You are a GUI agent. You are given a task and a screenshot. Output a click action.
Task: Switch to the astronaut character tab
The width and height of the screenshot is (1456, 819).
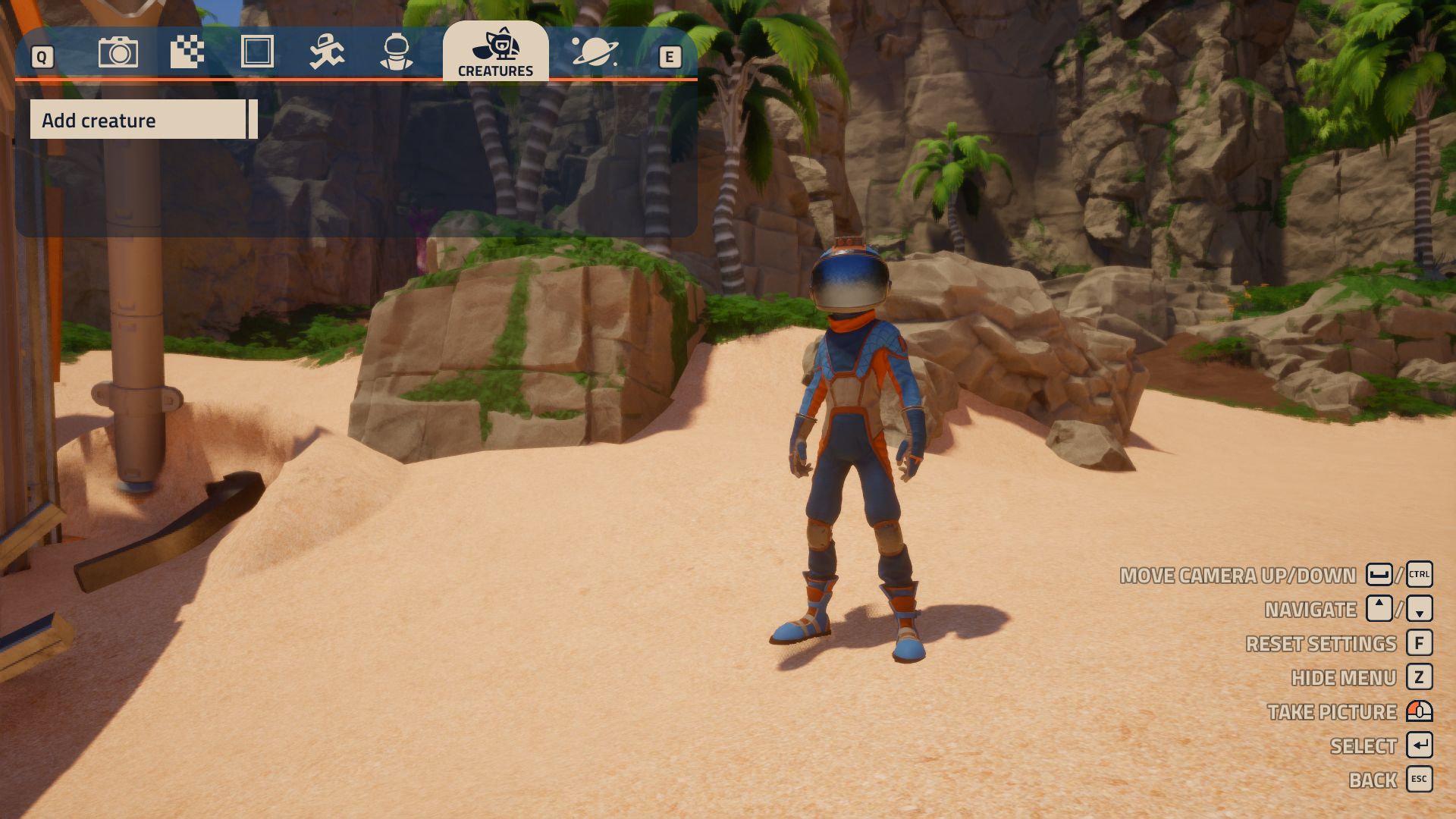397,52
